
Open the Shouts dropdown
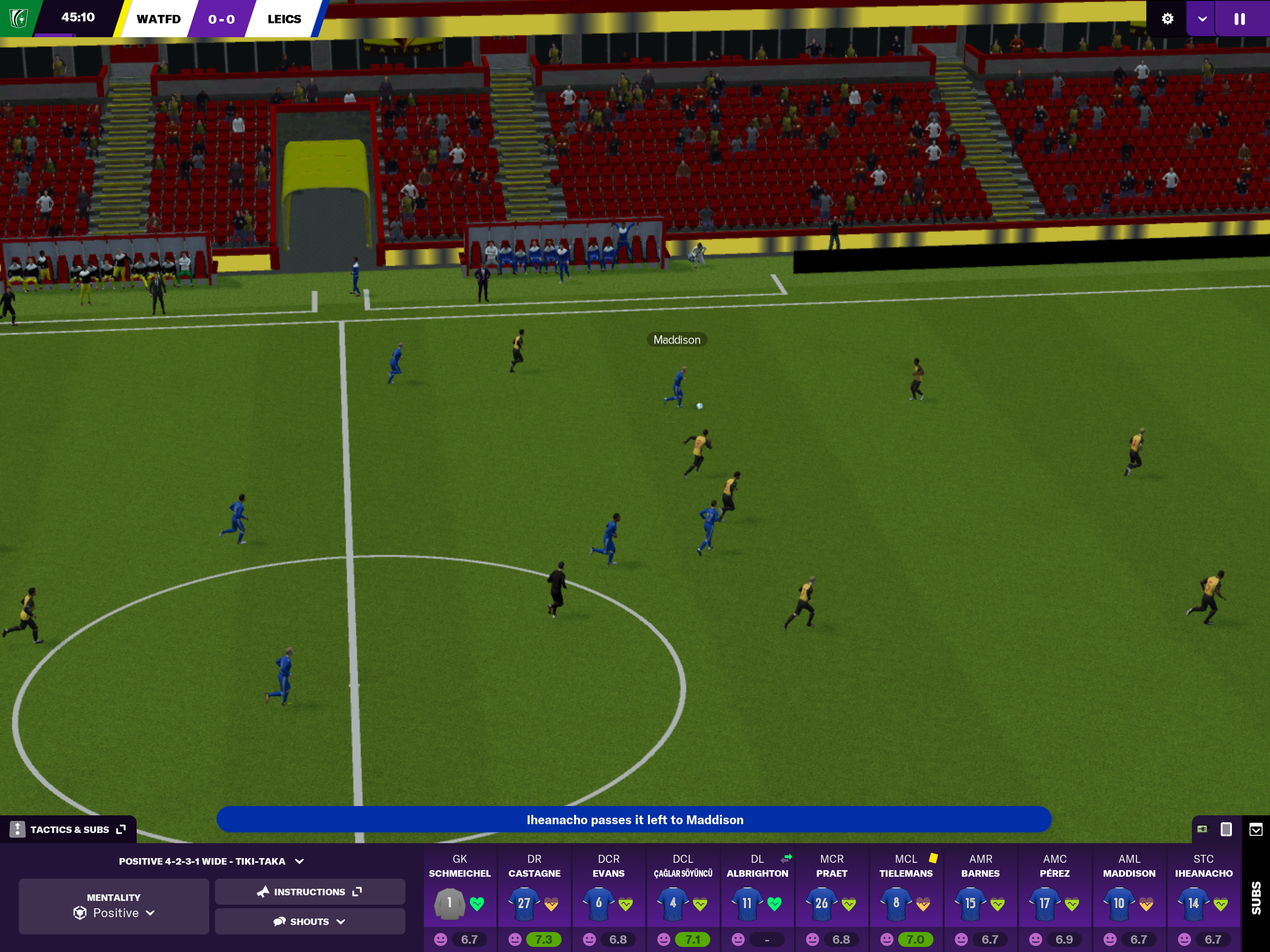tap(310, 922)
